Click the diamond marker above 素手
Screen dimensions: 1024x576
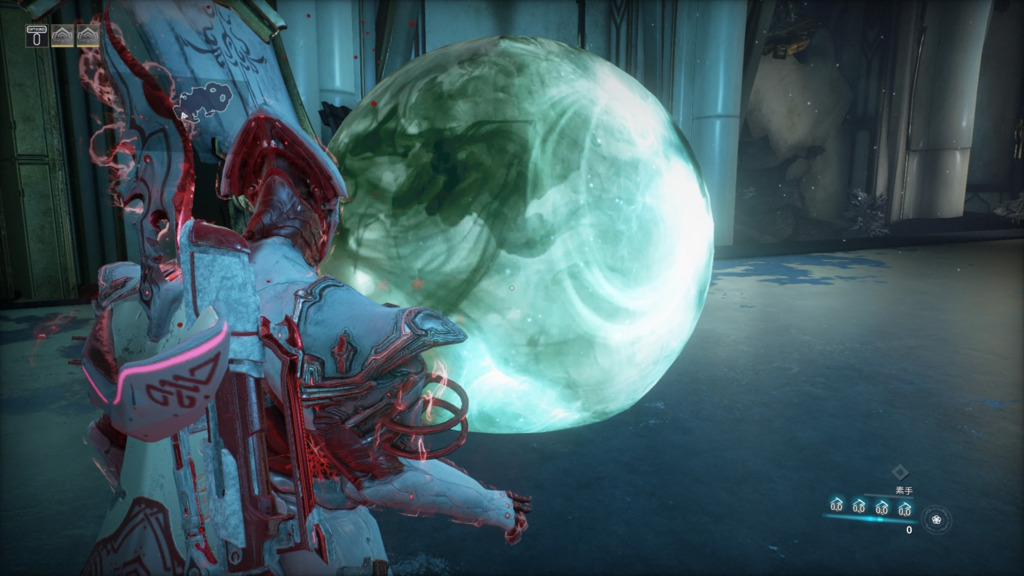click(898, 472)
